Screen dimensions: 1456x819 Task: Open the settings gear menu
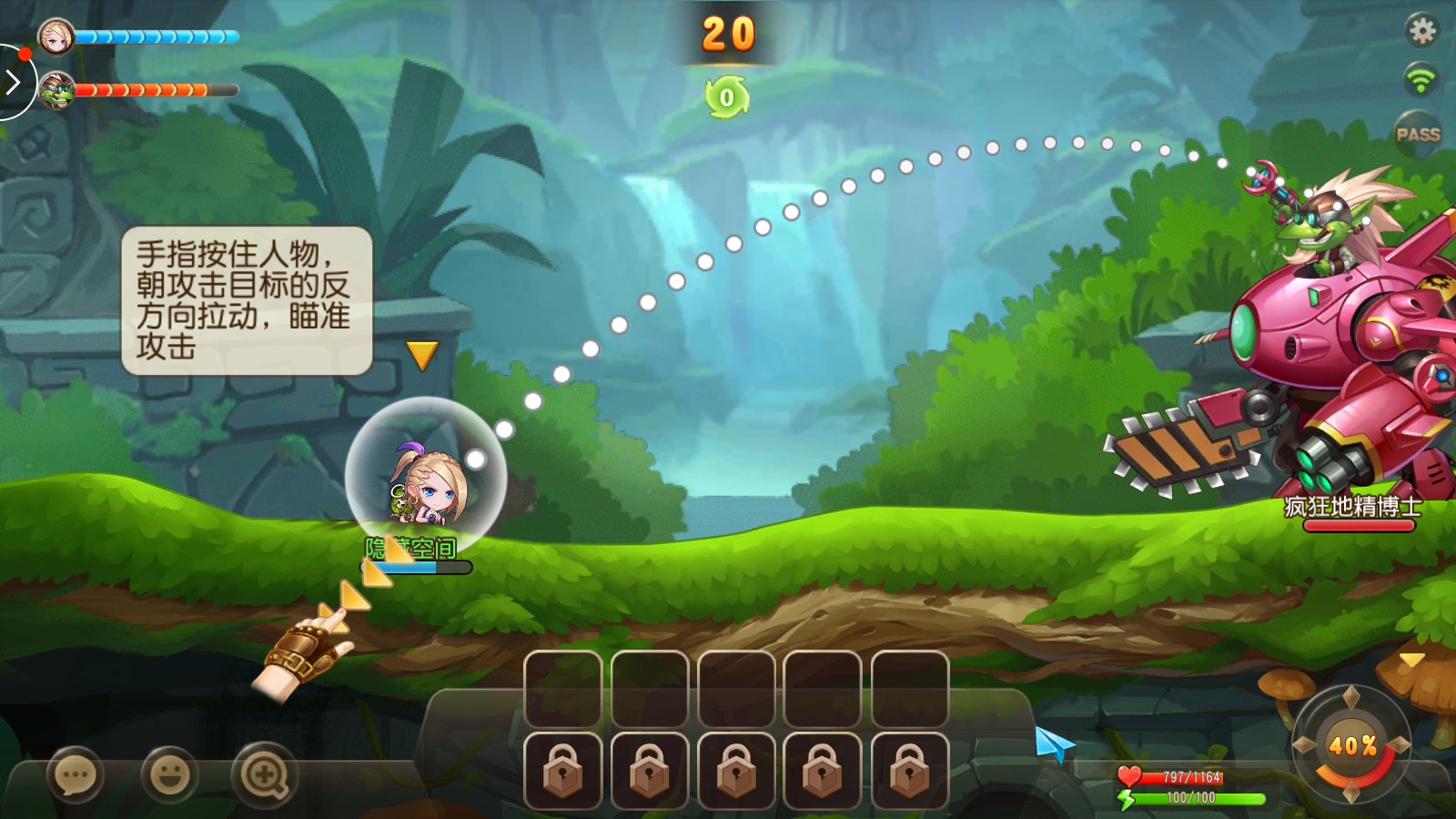[1421, 31]
